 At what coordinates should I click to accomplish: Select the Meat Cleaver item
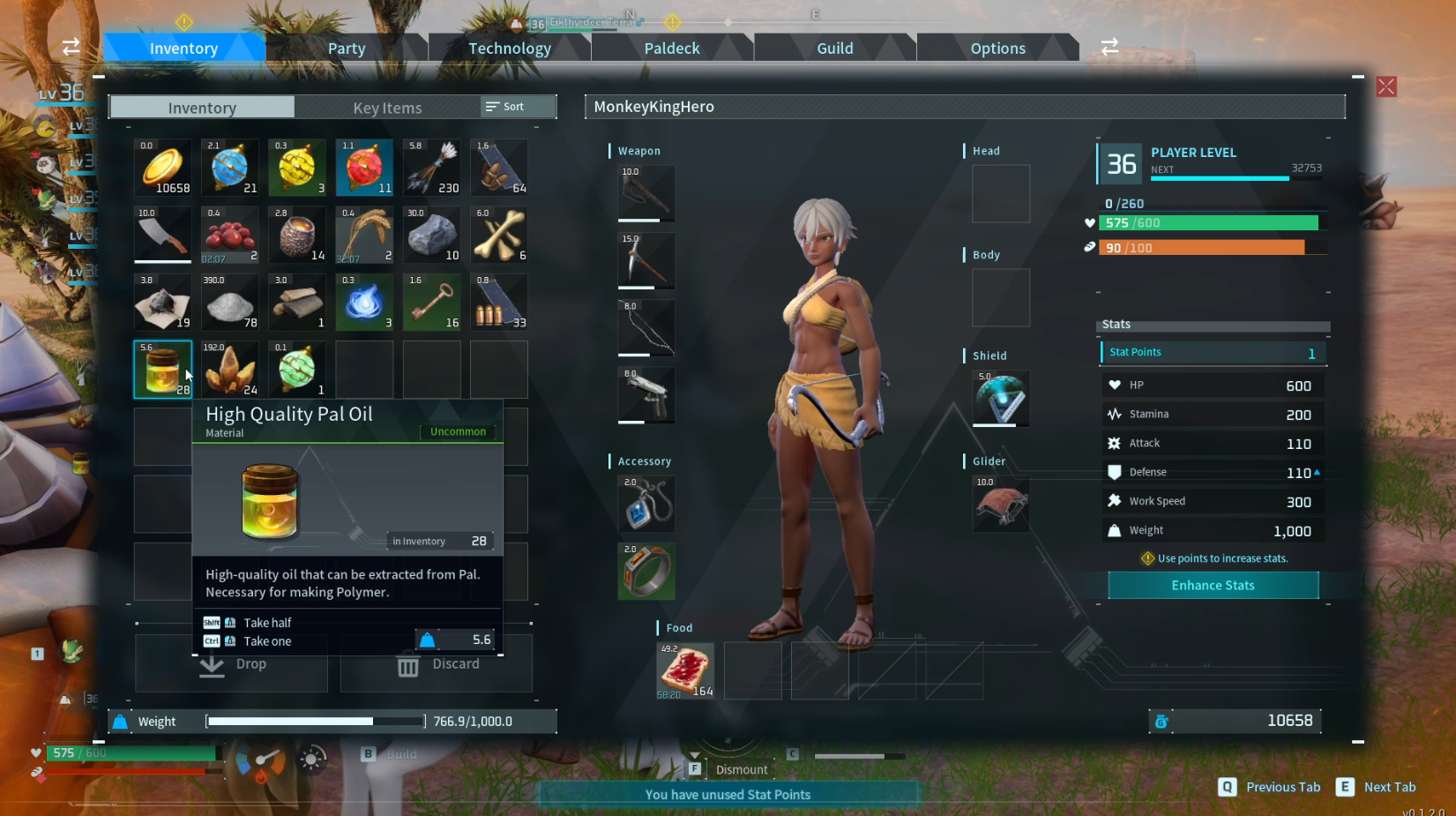pyautogui.click(x=162, y=234)
